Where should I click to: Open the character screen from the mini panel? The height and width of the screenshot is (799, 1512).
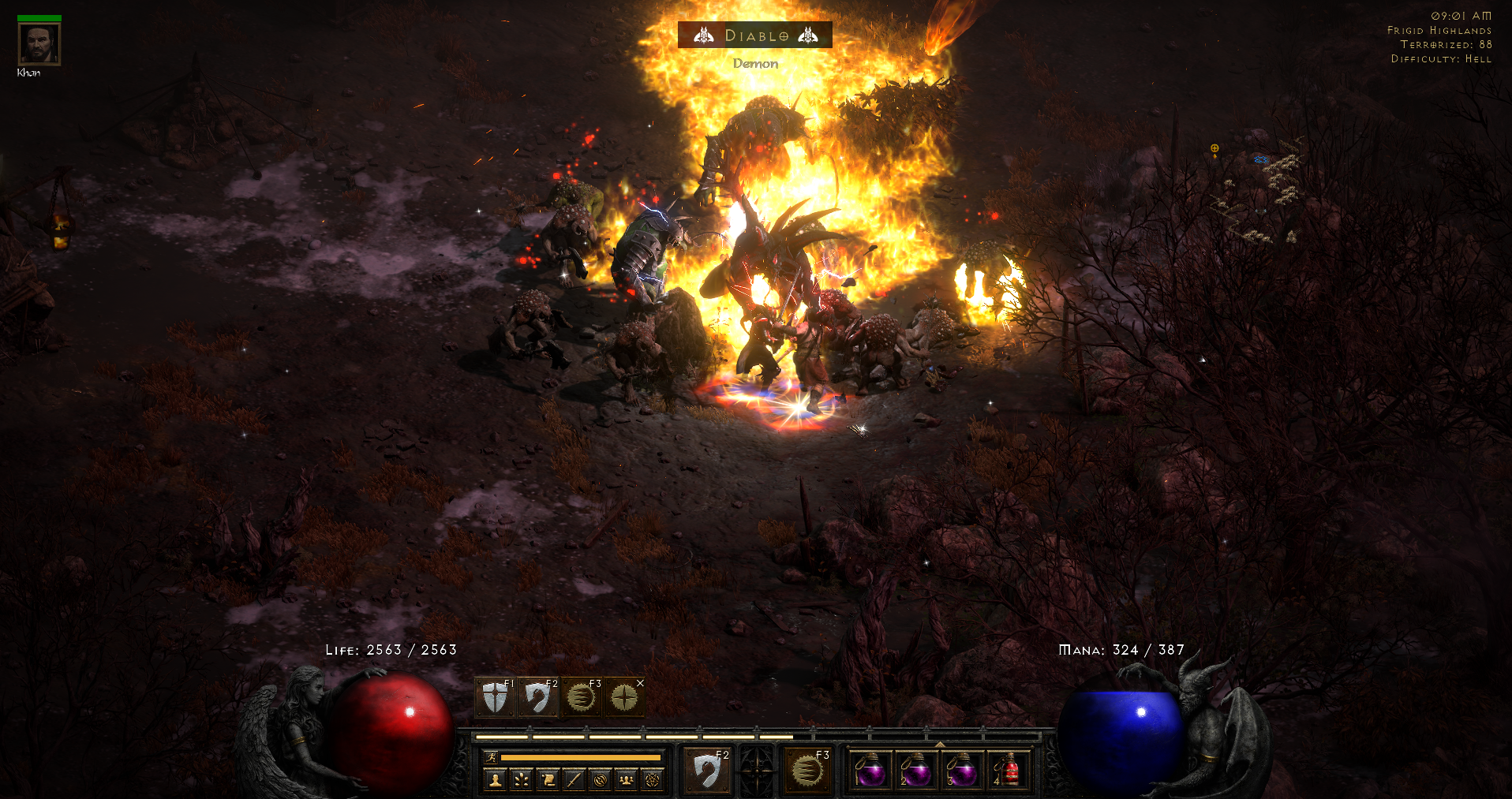tap(496, 780)
